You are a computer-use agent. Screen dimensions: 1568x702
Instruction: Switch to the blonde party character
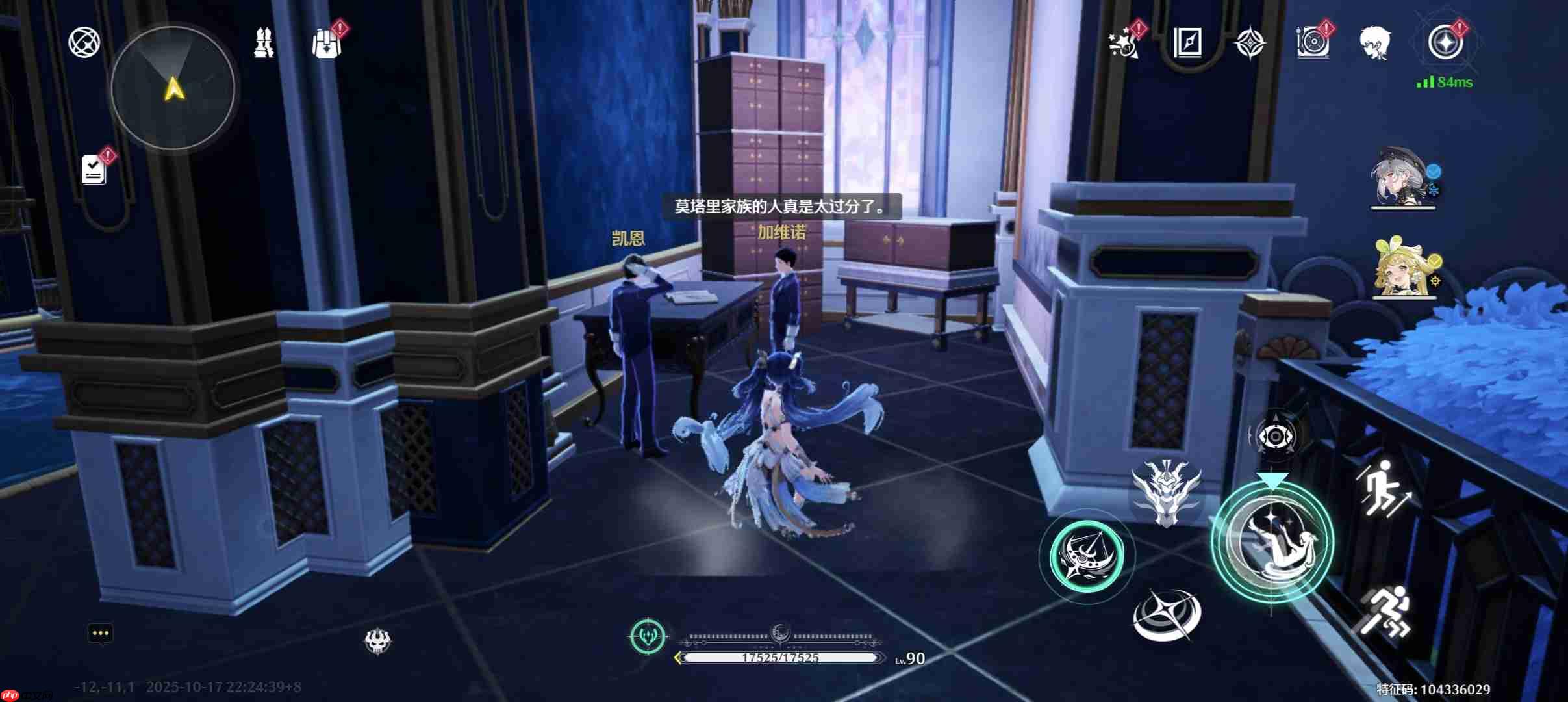click(1403, 268)
